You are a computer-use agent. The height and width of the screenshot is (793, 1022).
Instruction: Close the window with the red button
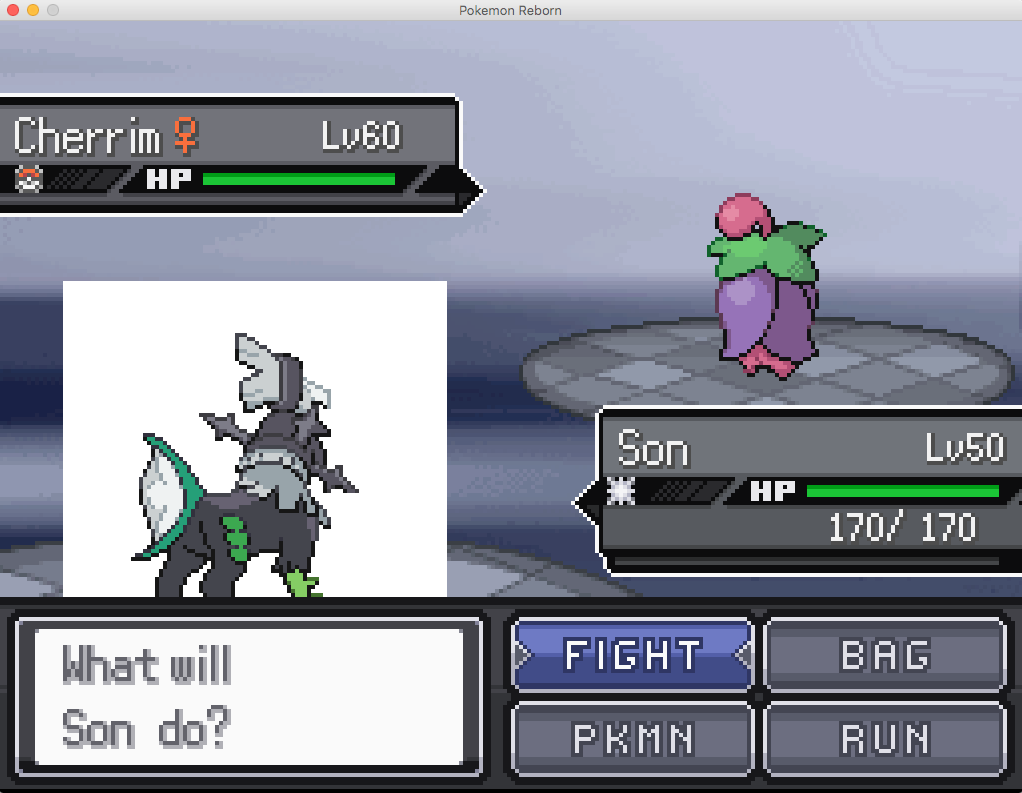click(13, 10)
